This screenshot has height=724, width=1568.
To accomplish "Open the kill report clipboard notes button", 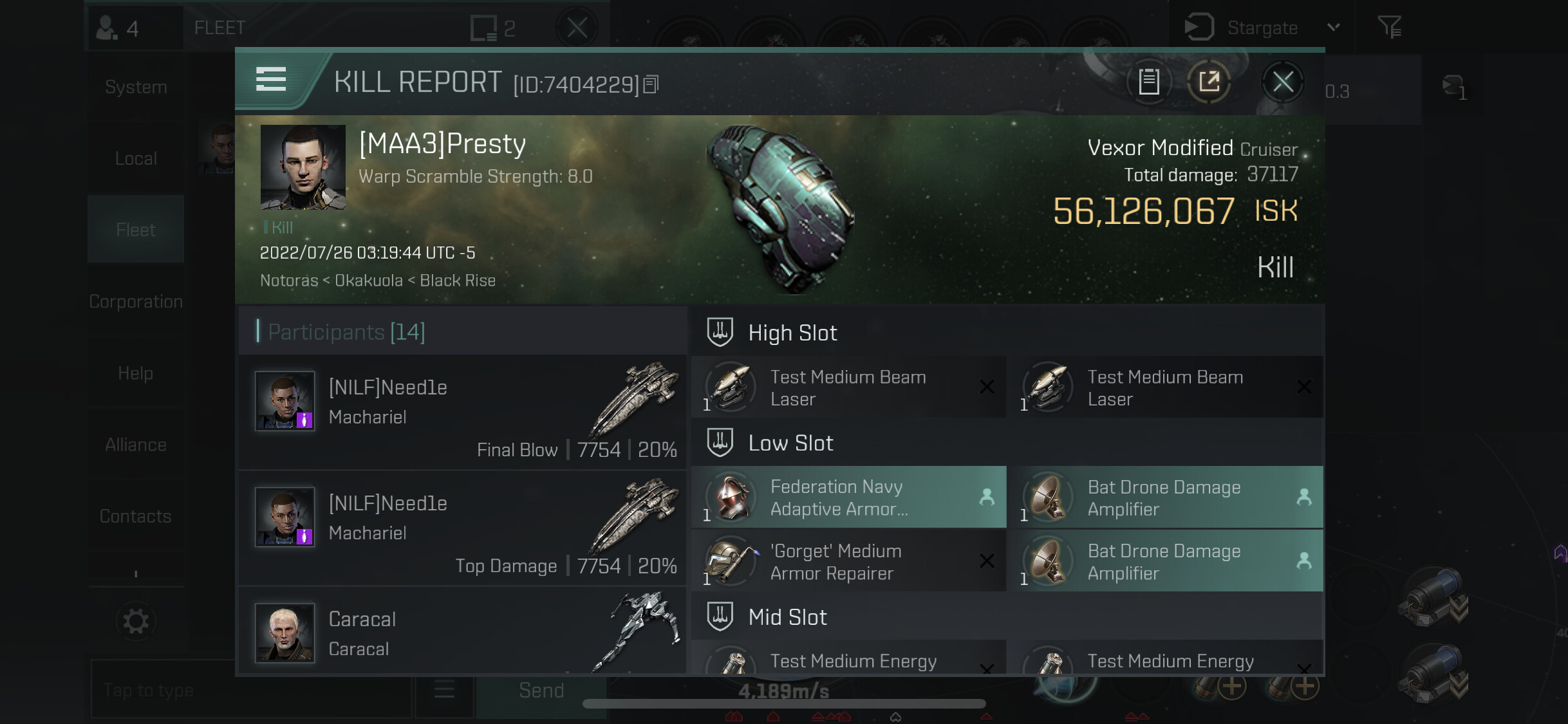I will (x=1149, y=82).
